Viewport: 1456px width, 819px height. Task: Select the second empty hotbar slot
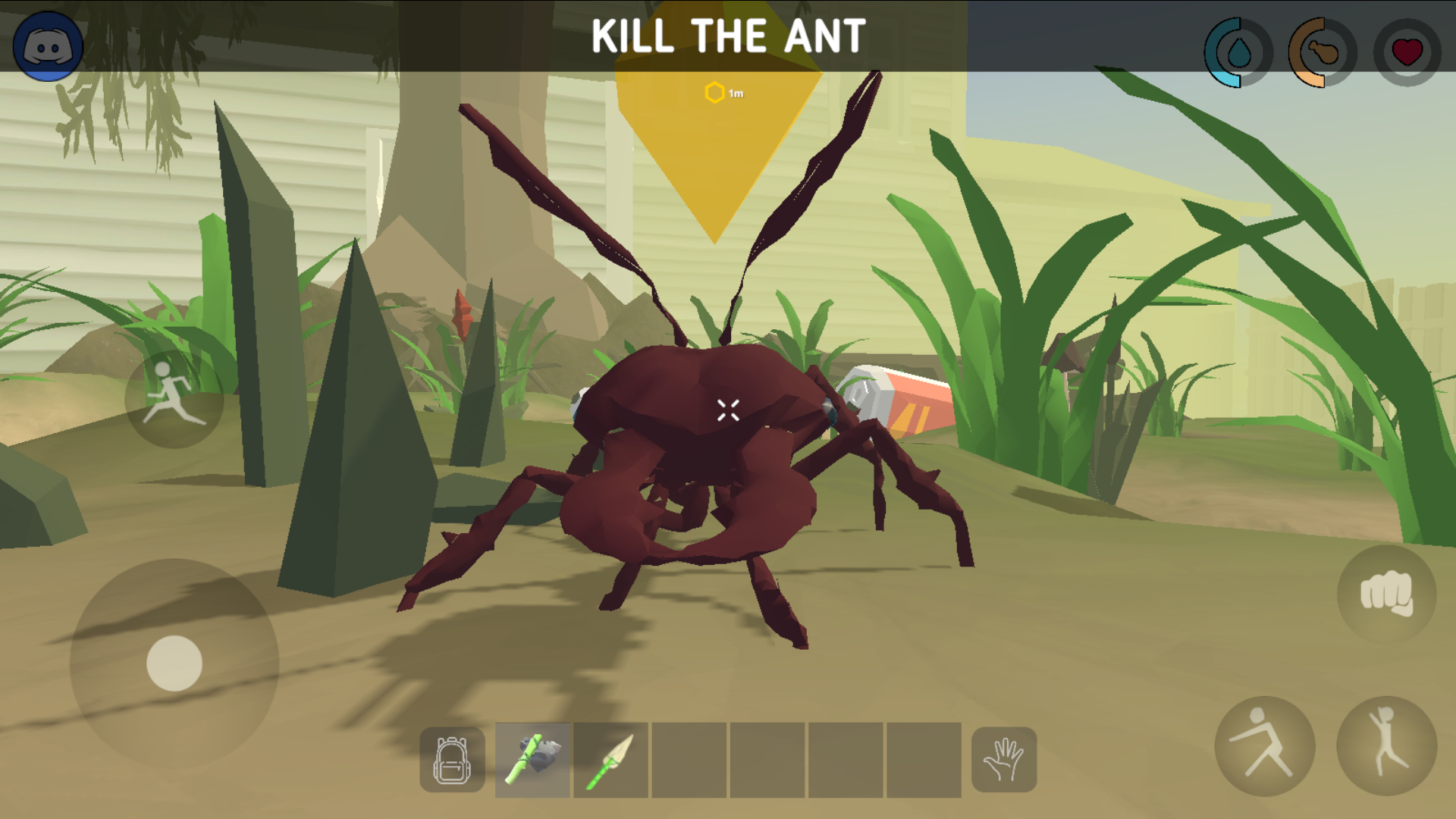pos(769,761)
